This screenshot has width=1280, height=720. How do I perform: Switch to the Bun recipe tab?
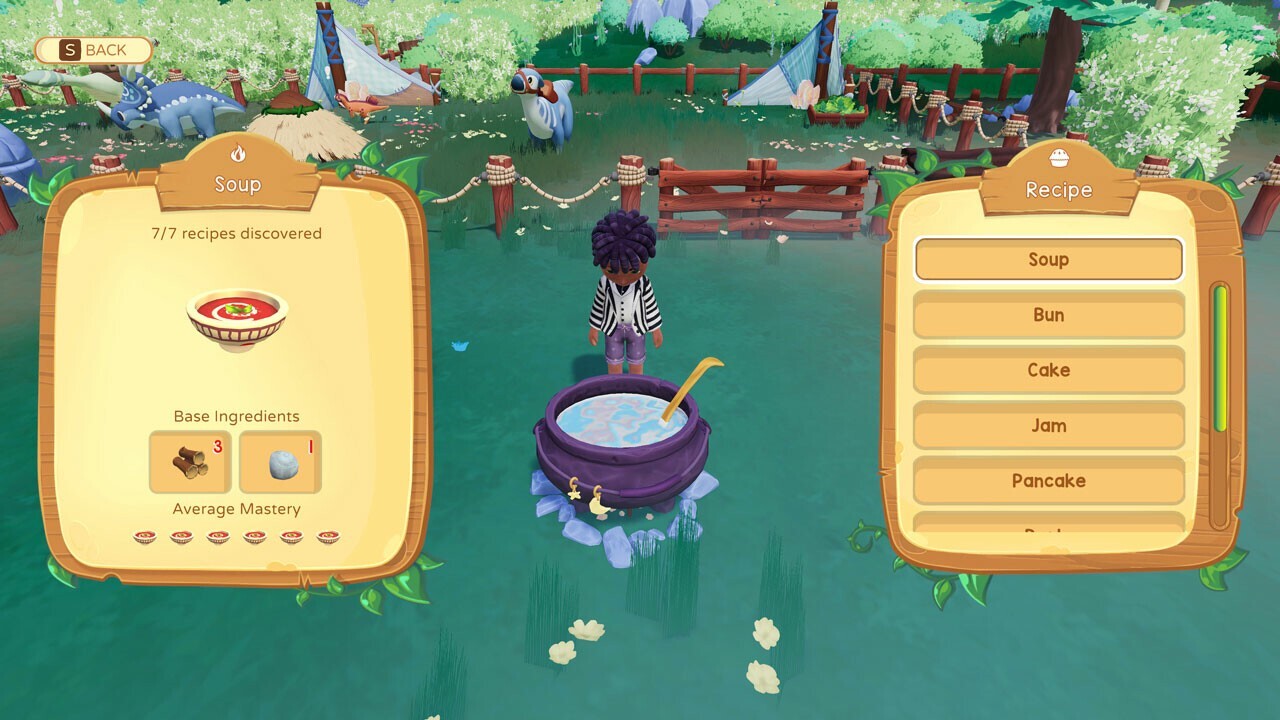tap(1048, 314)
